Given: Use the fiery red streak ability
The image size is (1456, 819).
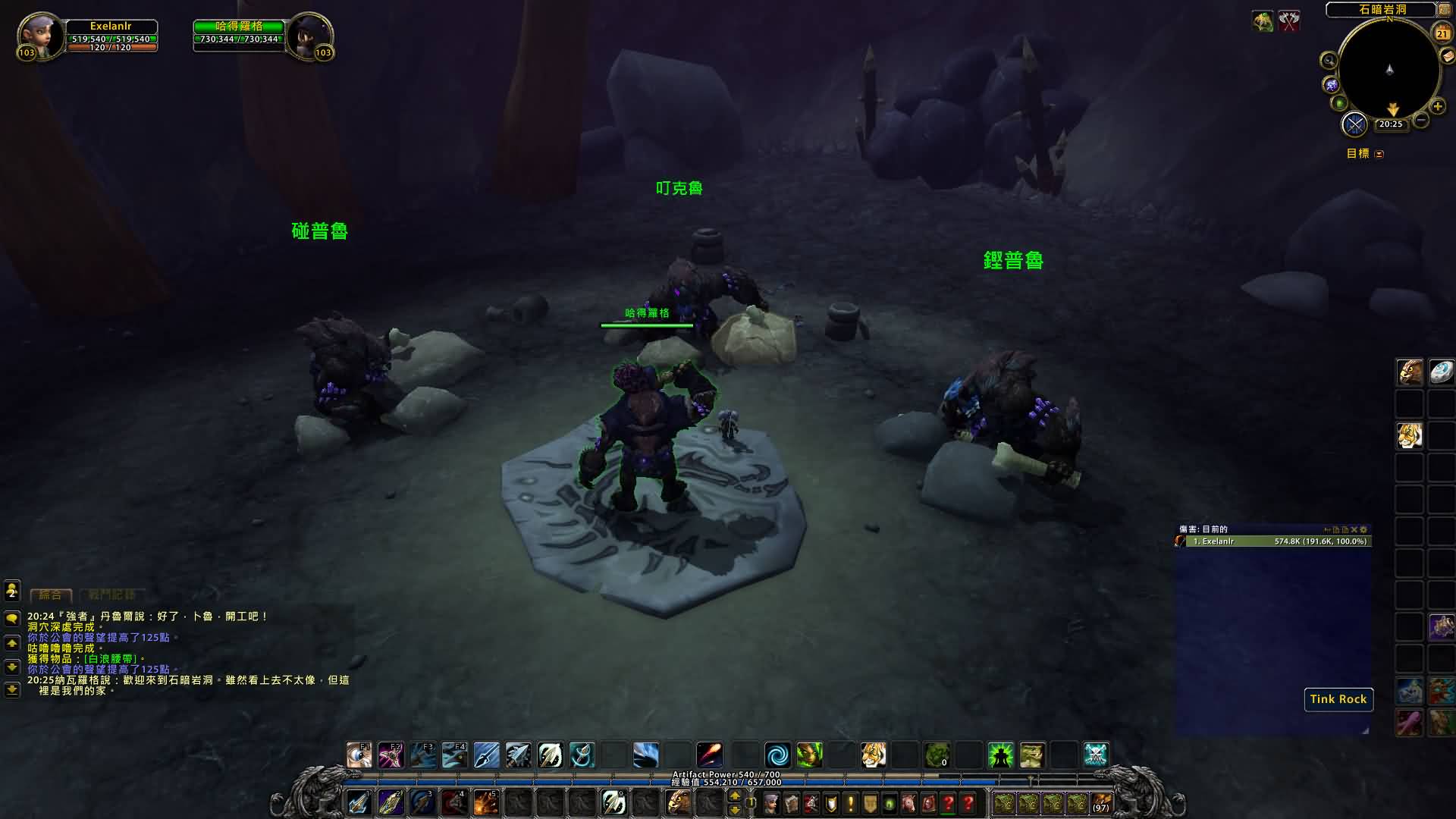Looking at the screenshot, I should point(710,755).
